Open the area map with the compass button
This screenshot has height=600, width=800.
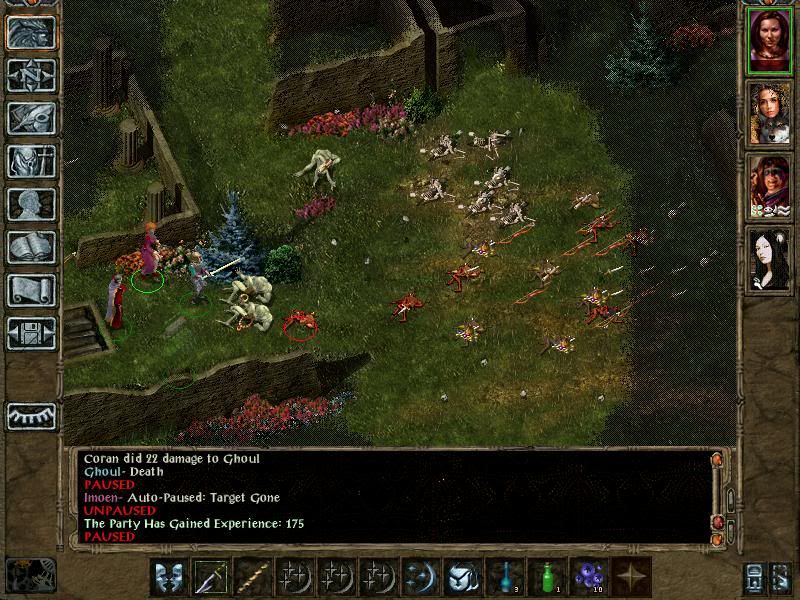tap(31, 75)
